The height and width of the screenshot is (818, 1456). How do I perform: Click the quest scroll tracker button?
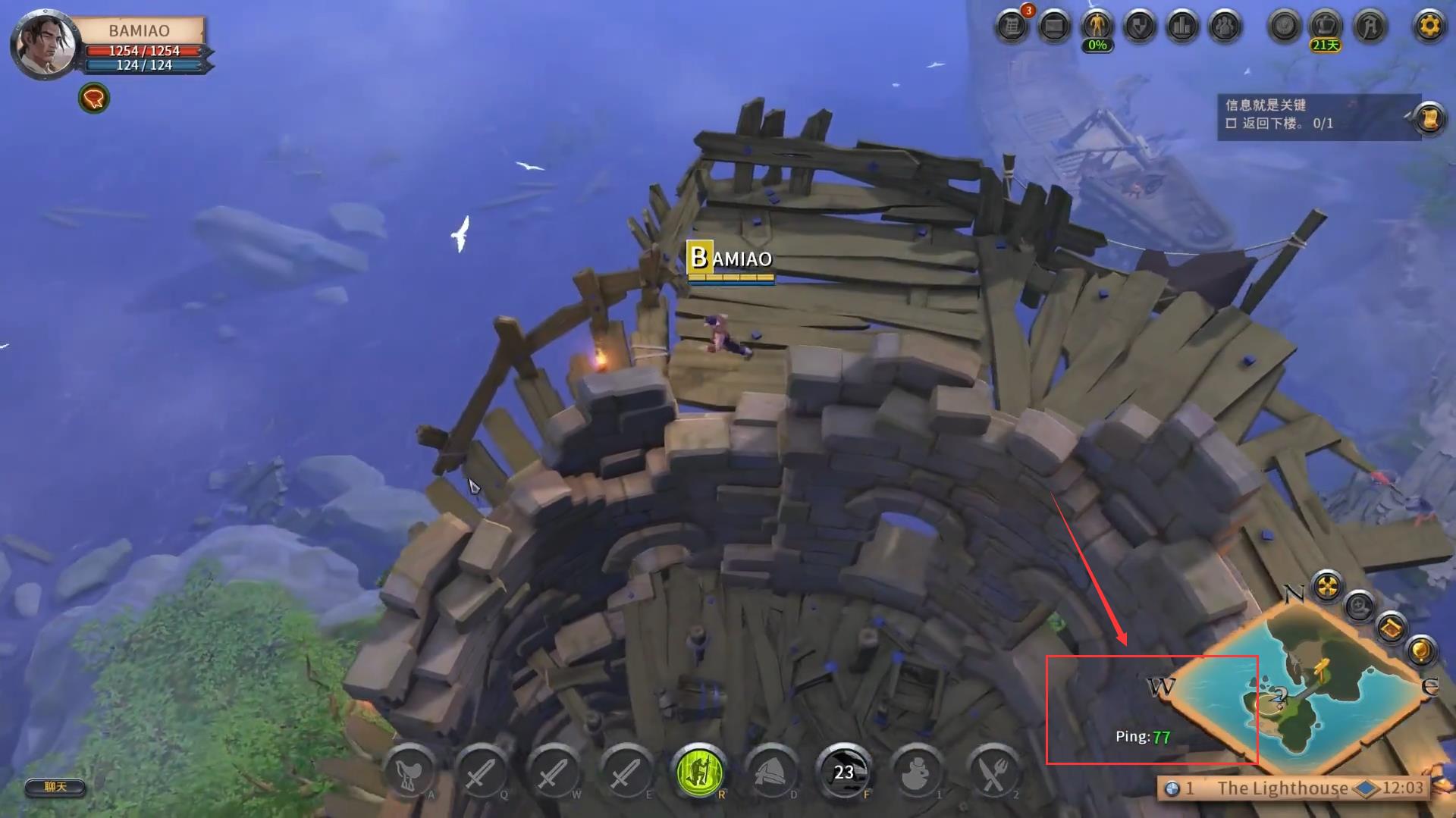point(1429,118)
